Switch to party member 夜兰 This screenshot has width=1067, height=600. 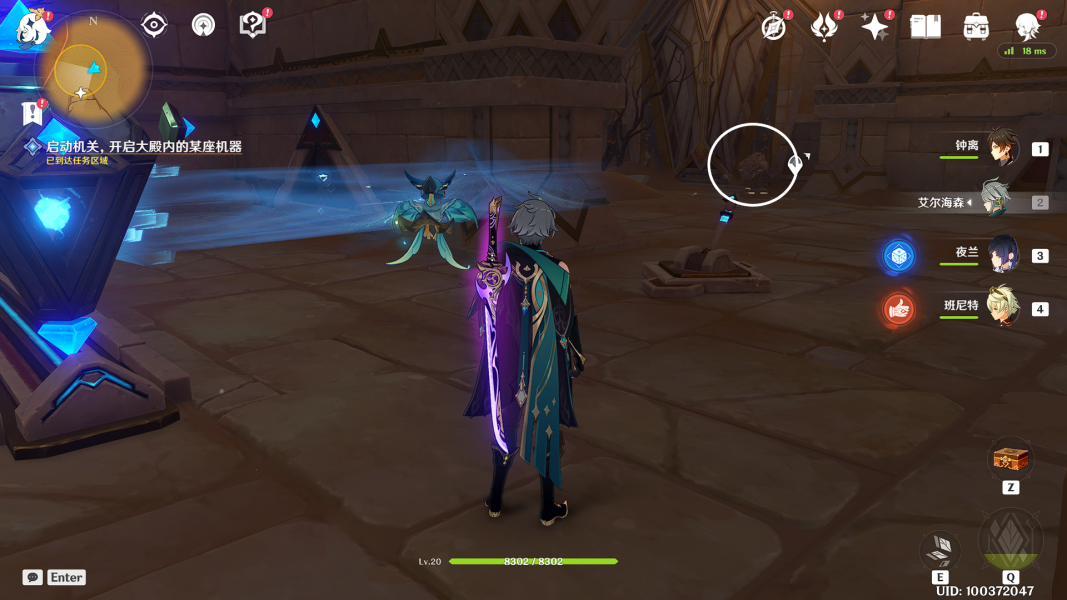pos(1001,254)
